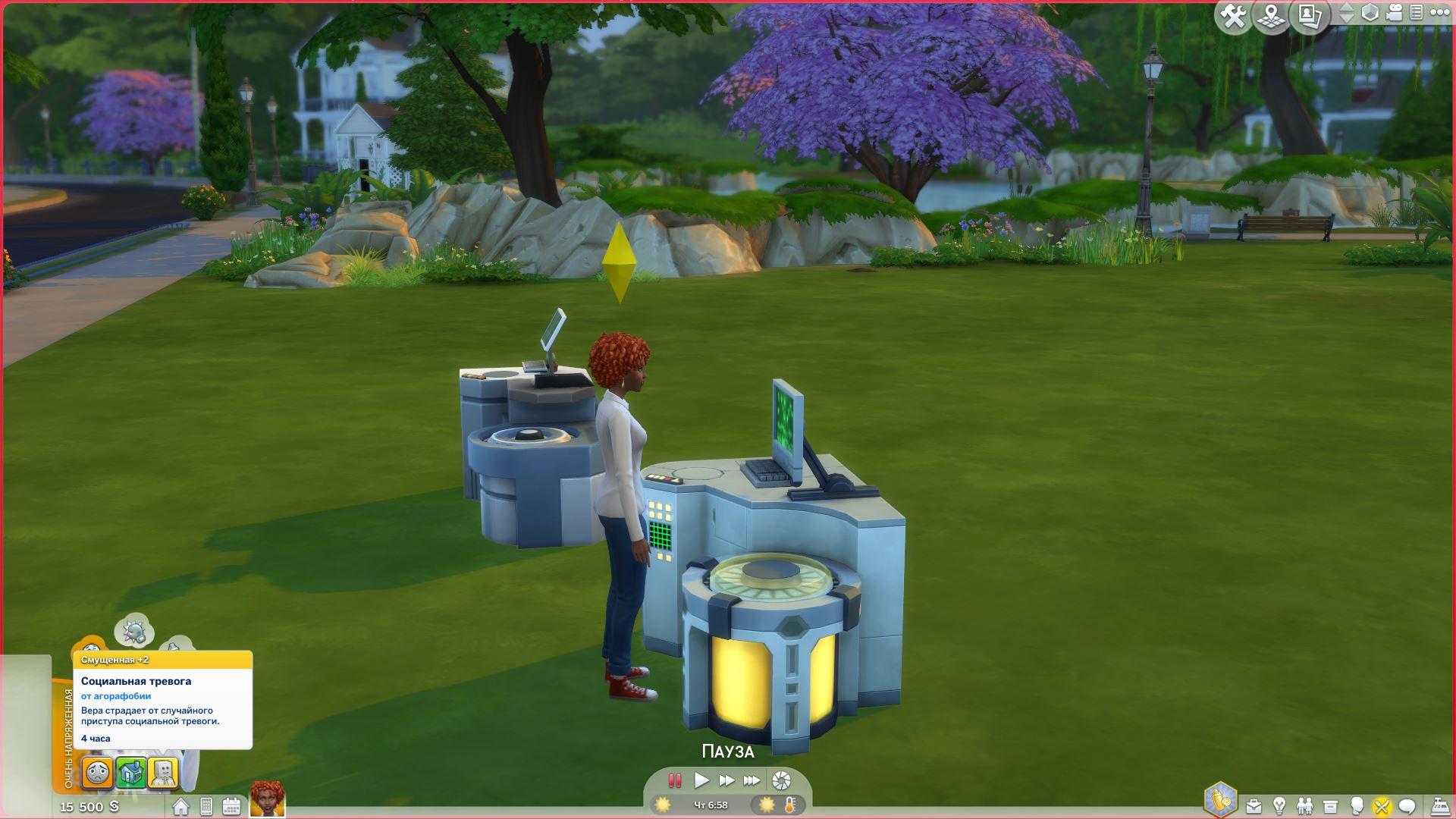1456x819 pixels.
Task: Open the game menu via three dots
Action: [x=1438, y=13]
